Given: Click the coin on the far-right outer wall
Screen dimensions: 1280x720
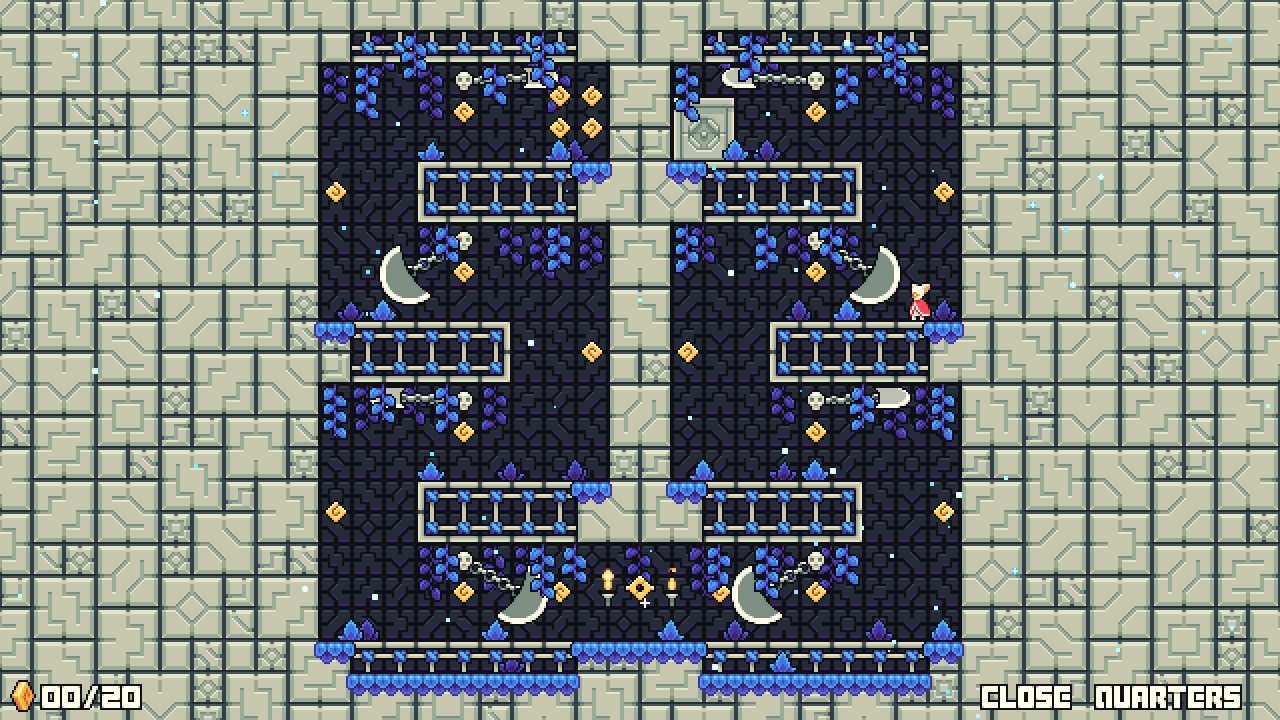Looking at the screenshot, I should click(944, 190).
